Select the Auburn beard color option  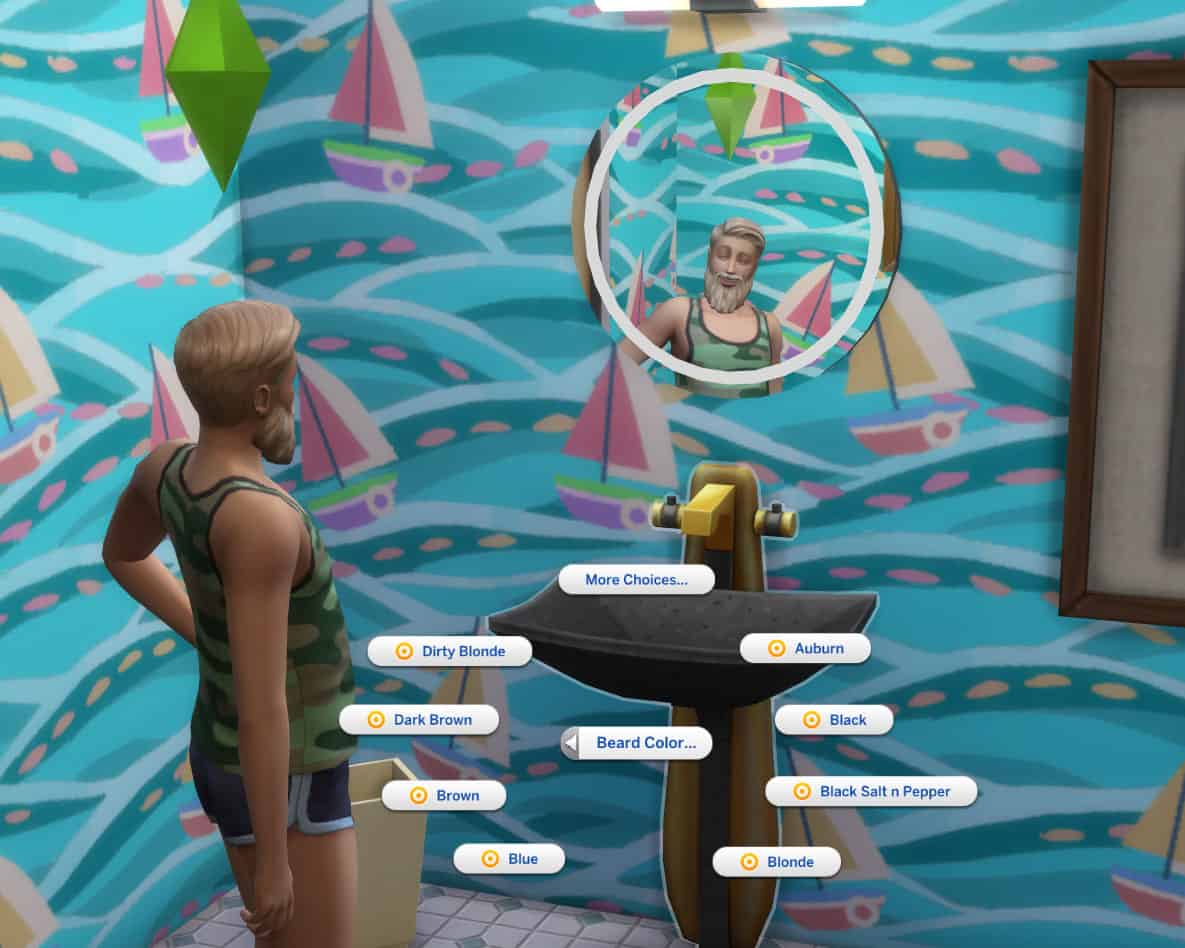tap(805, 648)
